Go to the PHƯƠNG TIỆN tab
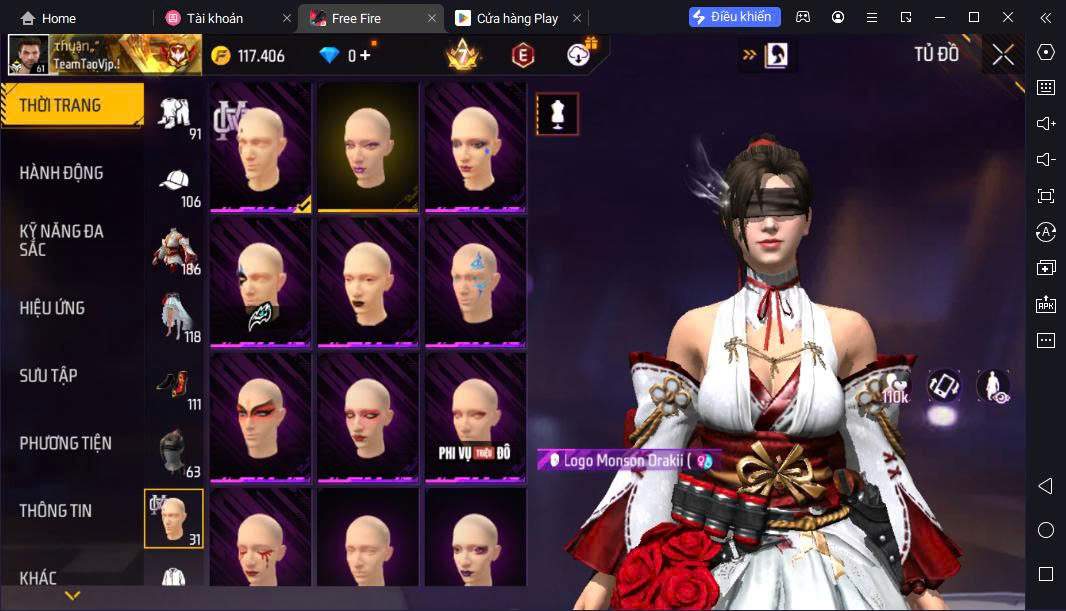This screenshot has width=1066, height=611. 66,443
